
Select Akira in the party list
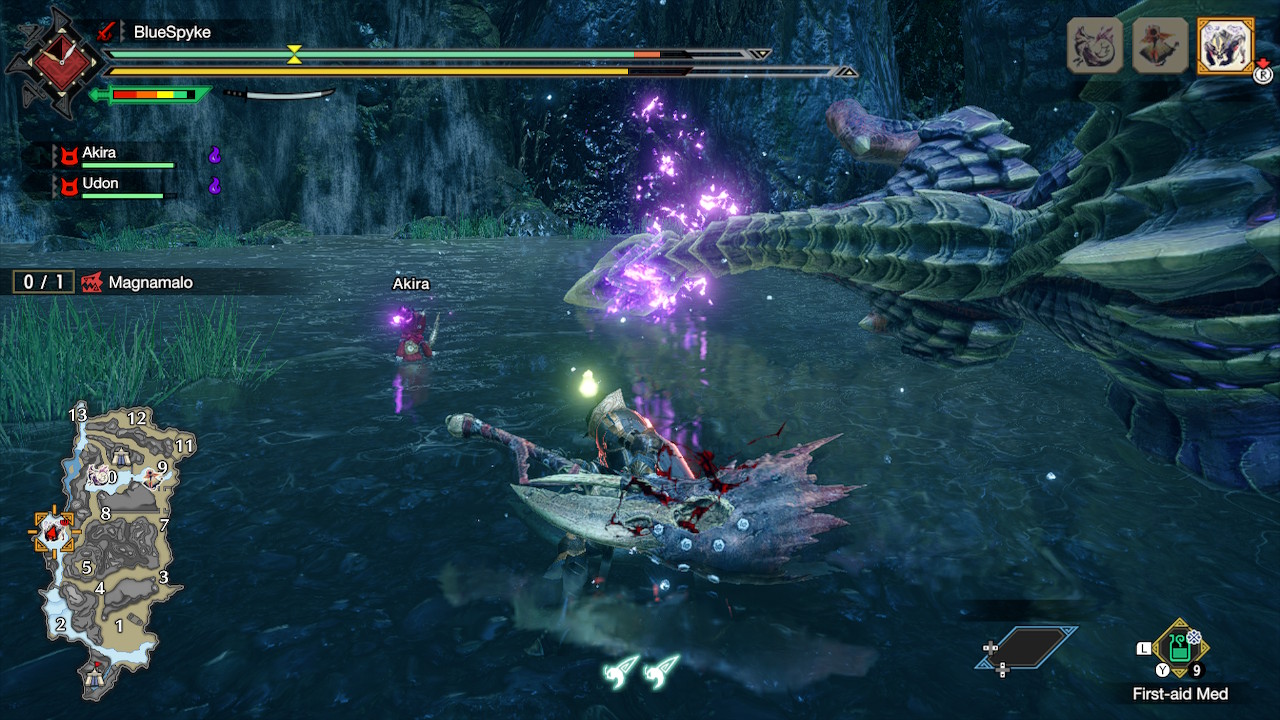(99, 154)
